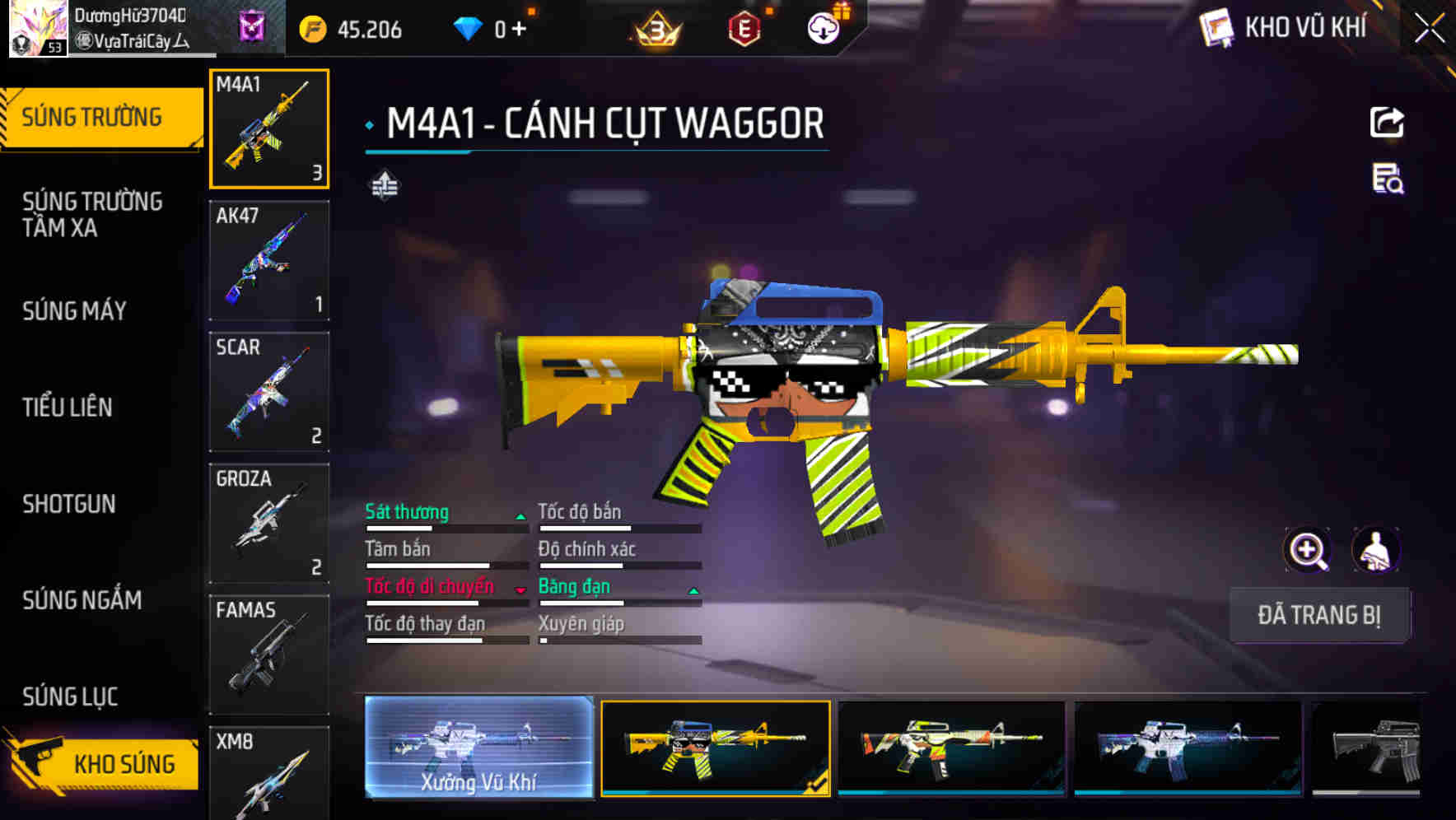Image resolution: width=1456 pixels, height=820 pixels.
Task: Preview skin on character icon
Action: tap(1375, 550)
